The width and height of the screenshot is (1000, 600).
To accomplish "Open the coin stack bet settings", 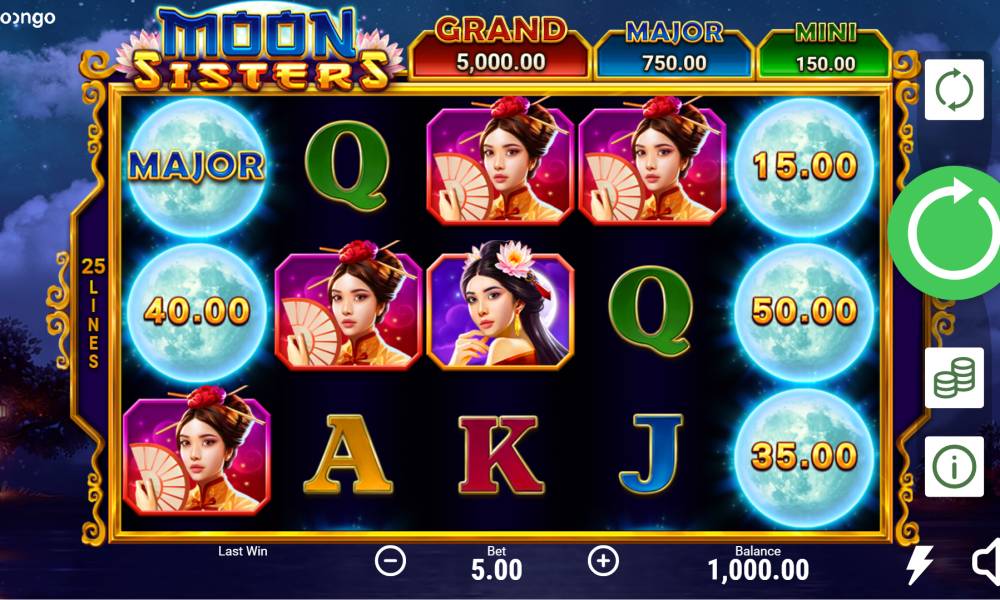I will pos(953,378).
